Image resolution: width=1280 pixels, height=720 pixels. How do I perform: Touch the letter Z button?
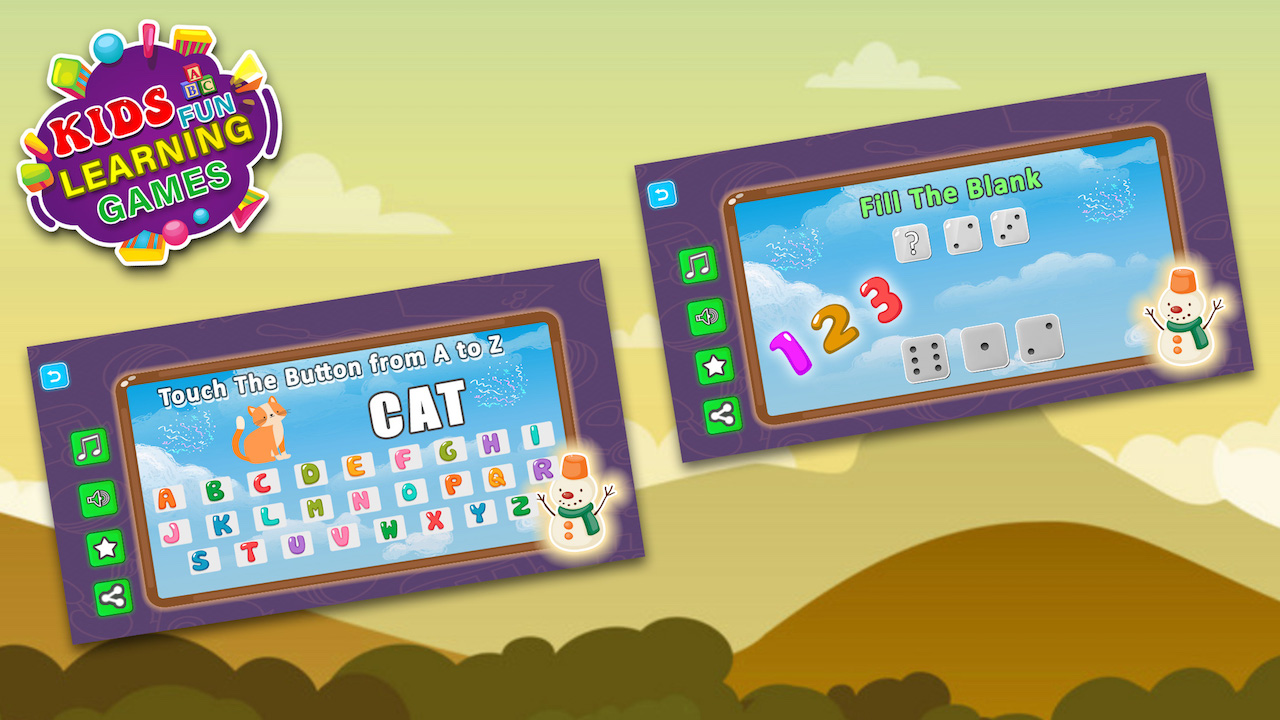[x=520, y=505]
